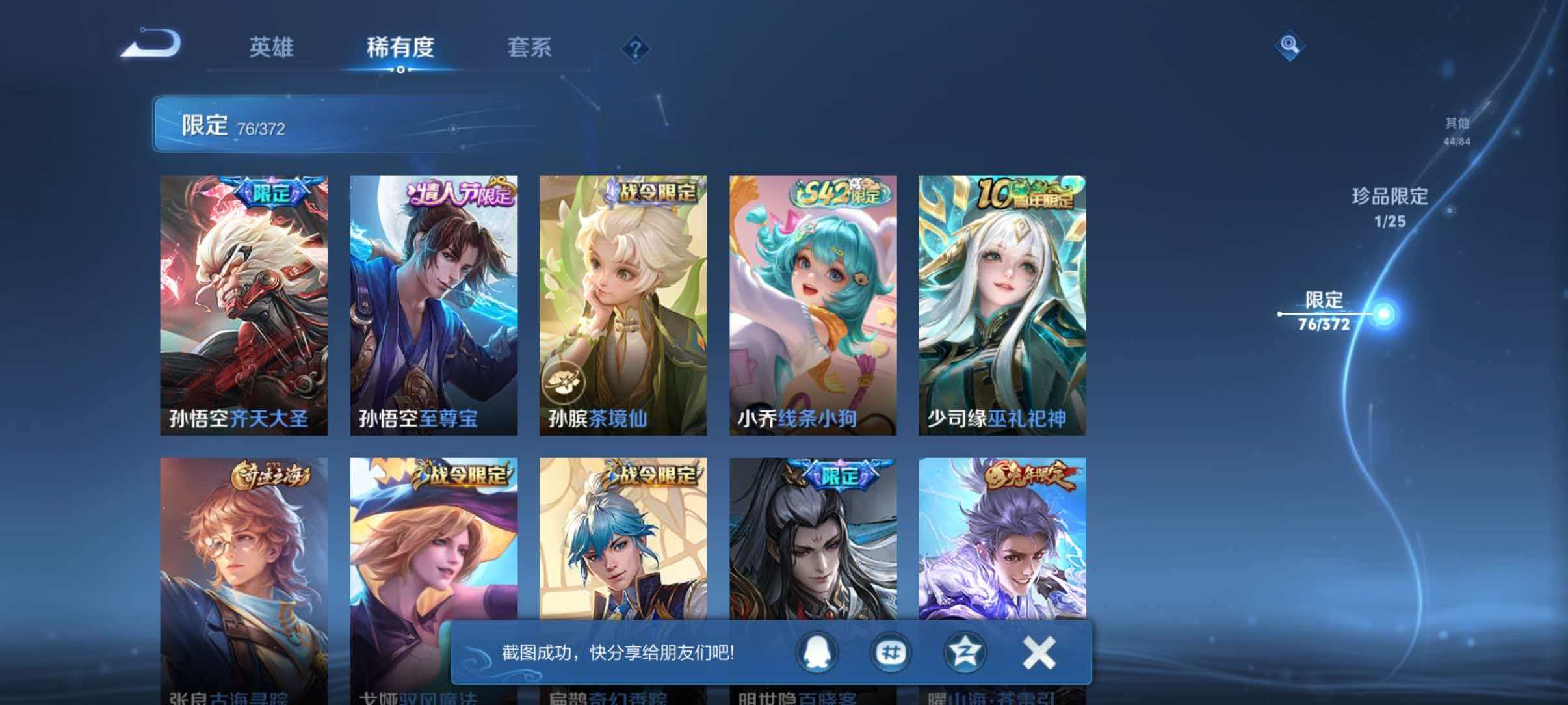Image resolution: width=1568 pixels, height=705 pixels.
Task: Open search with the magnifier icon
Action: [1289, 46]
